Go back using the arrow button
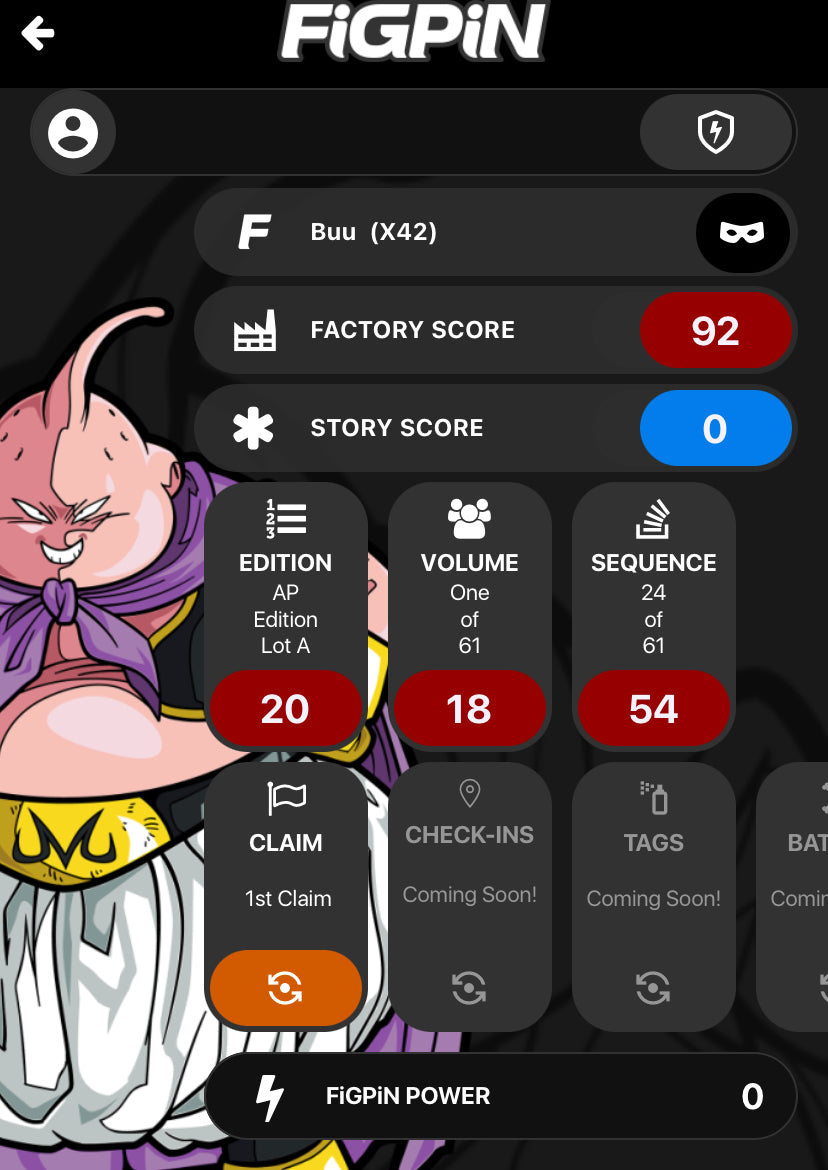This screenshot has width=828, height=1170. (38, 34)
